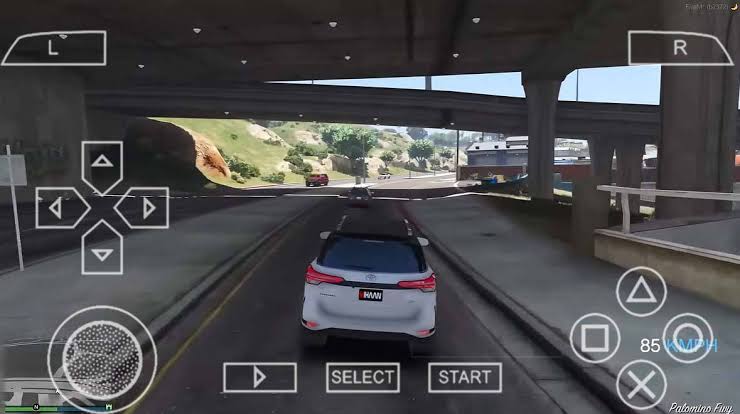Tap the circle action button
The image size is (740, 414).
(688, 338)
